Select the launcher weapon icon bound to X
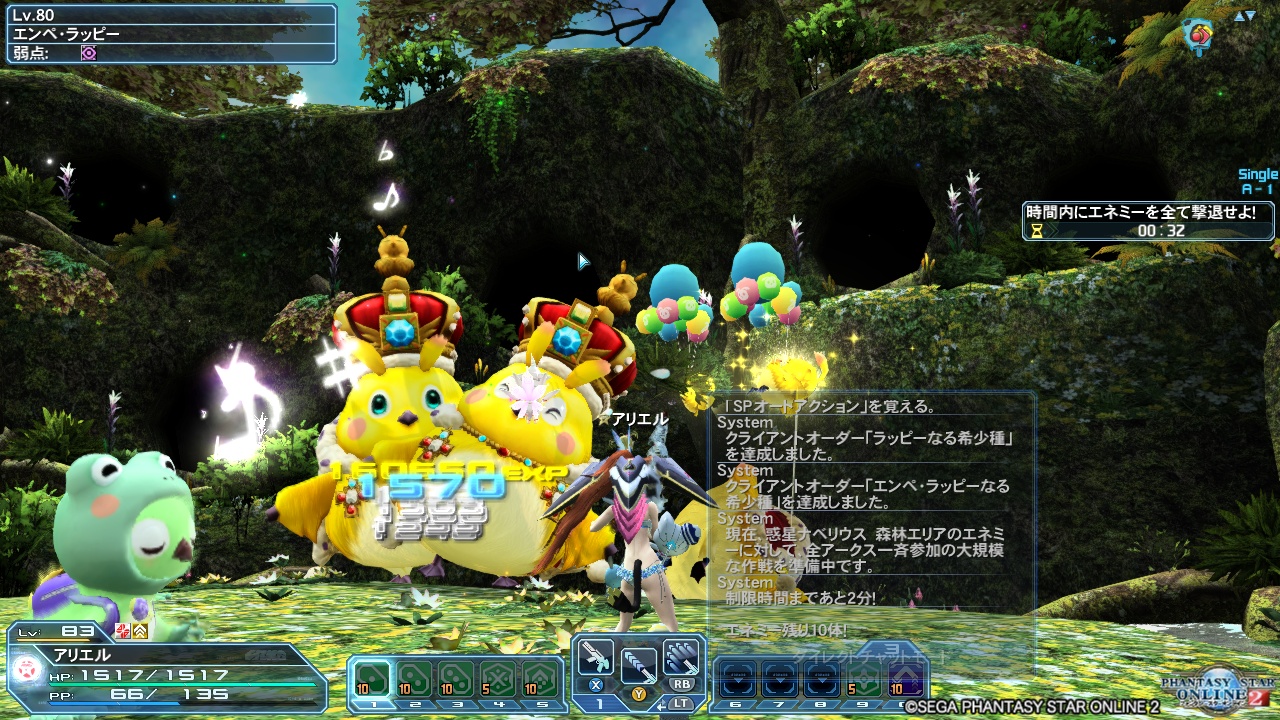 click(x=596, y=657)
